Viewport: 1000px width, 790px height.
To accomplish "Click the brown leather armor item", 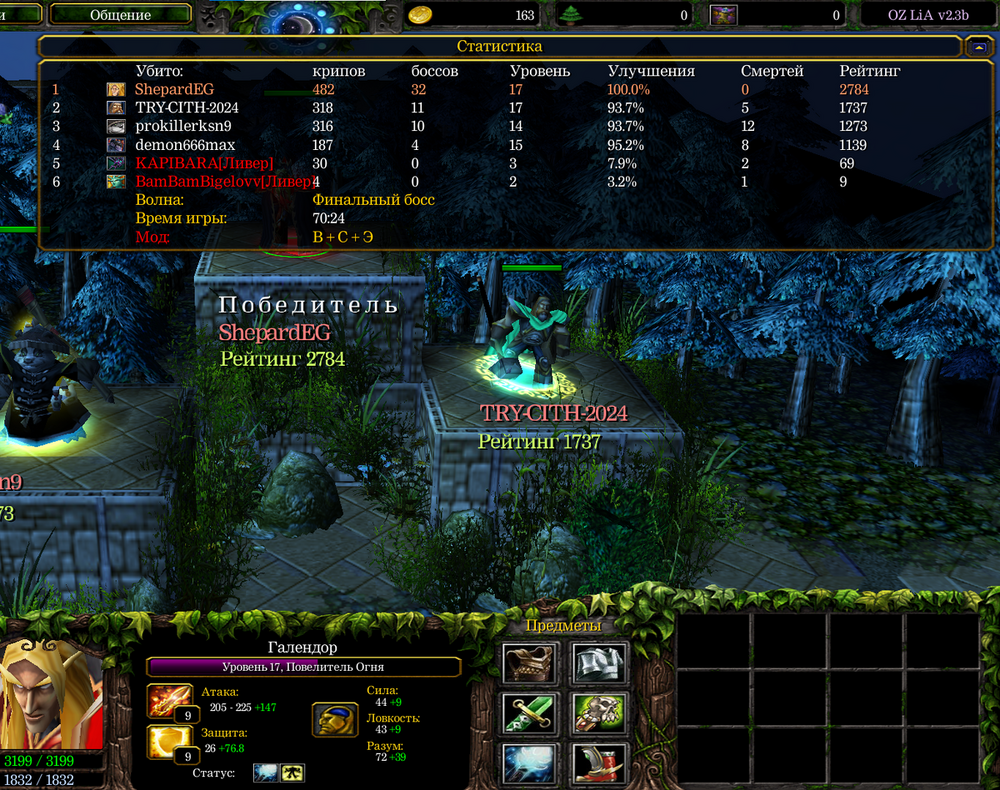I will click(x=528, y=662).
